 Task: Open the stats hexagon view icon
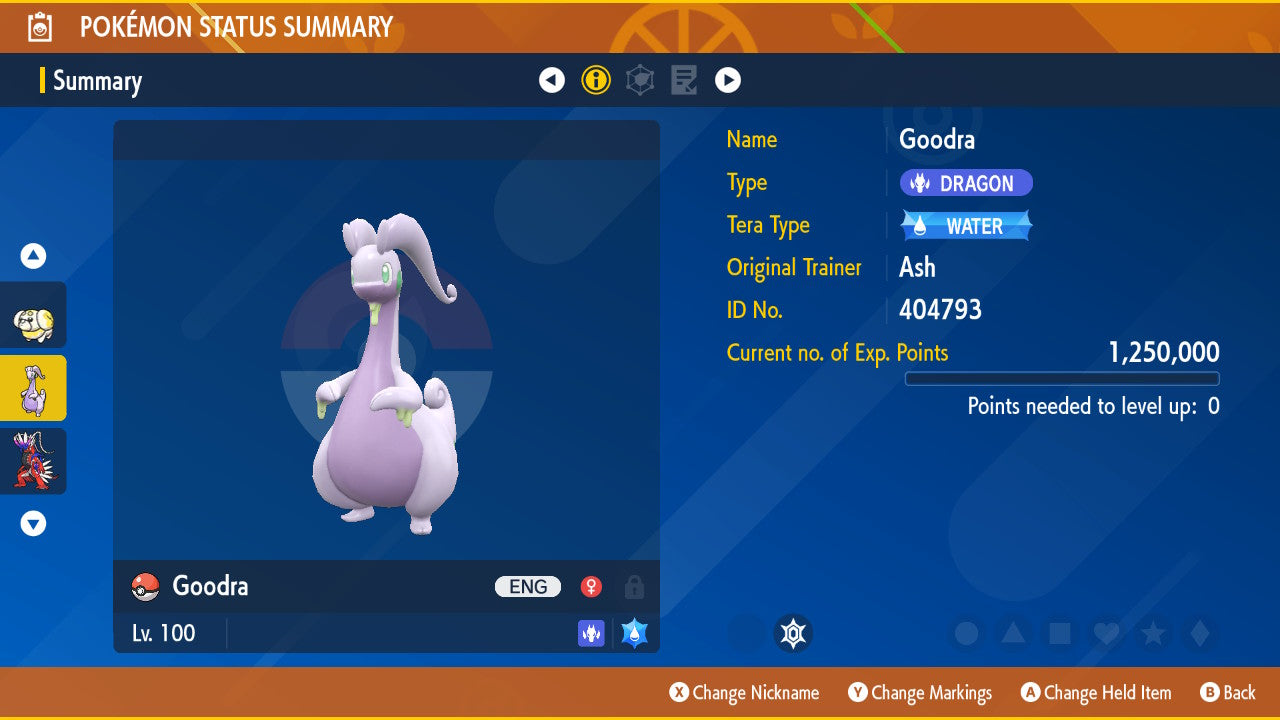click(x=640, y=79)
